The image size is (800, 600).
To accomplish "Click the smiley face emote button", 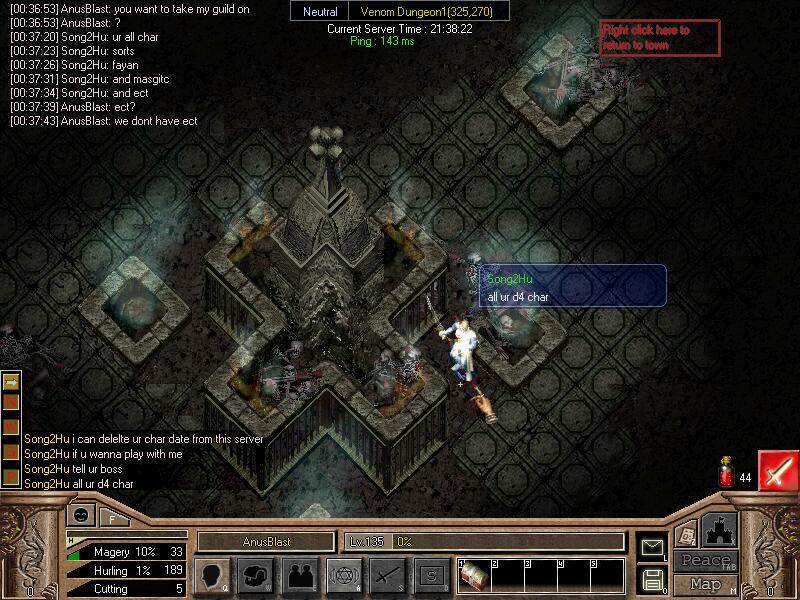I will tap(82, 514).
